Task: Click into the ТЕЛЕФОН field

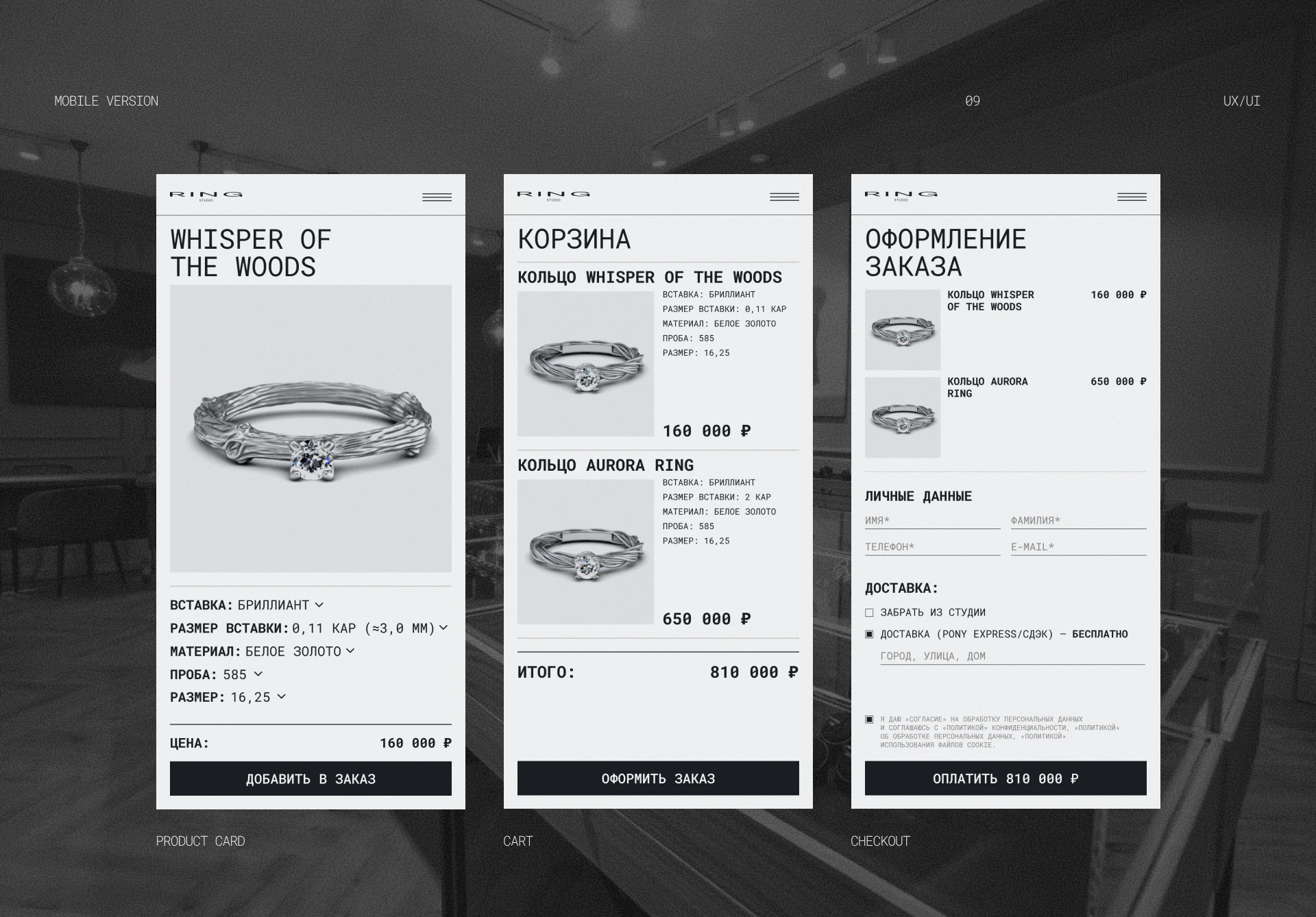Action: coord(932,547)
